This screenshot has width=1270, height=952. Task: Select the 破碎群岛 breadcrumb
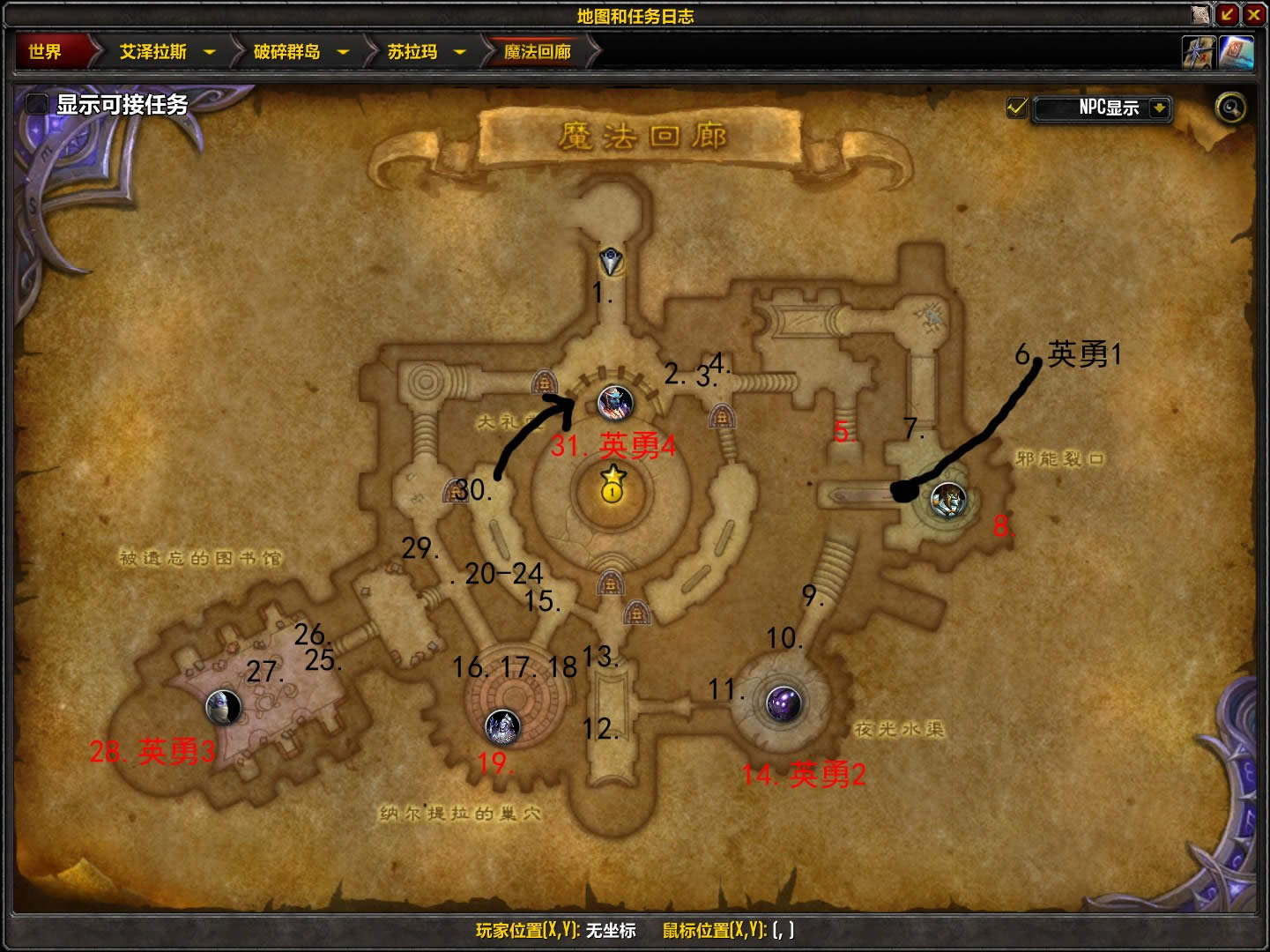pyautogui.click(x=286, y=52)
